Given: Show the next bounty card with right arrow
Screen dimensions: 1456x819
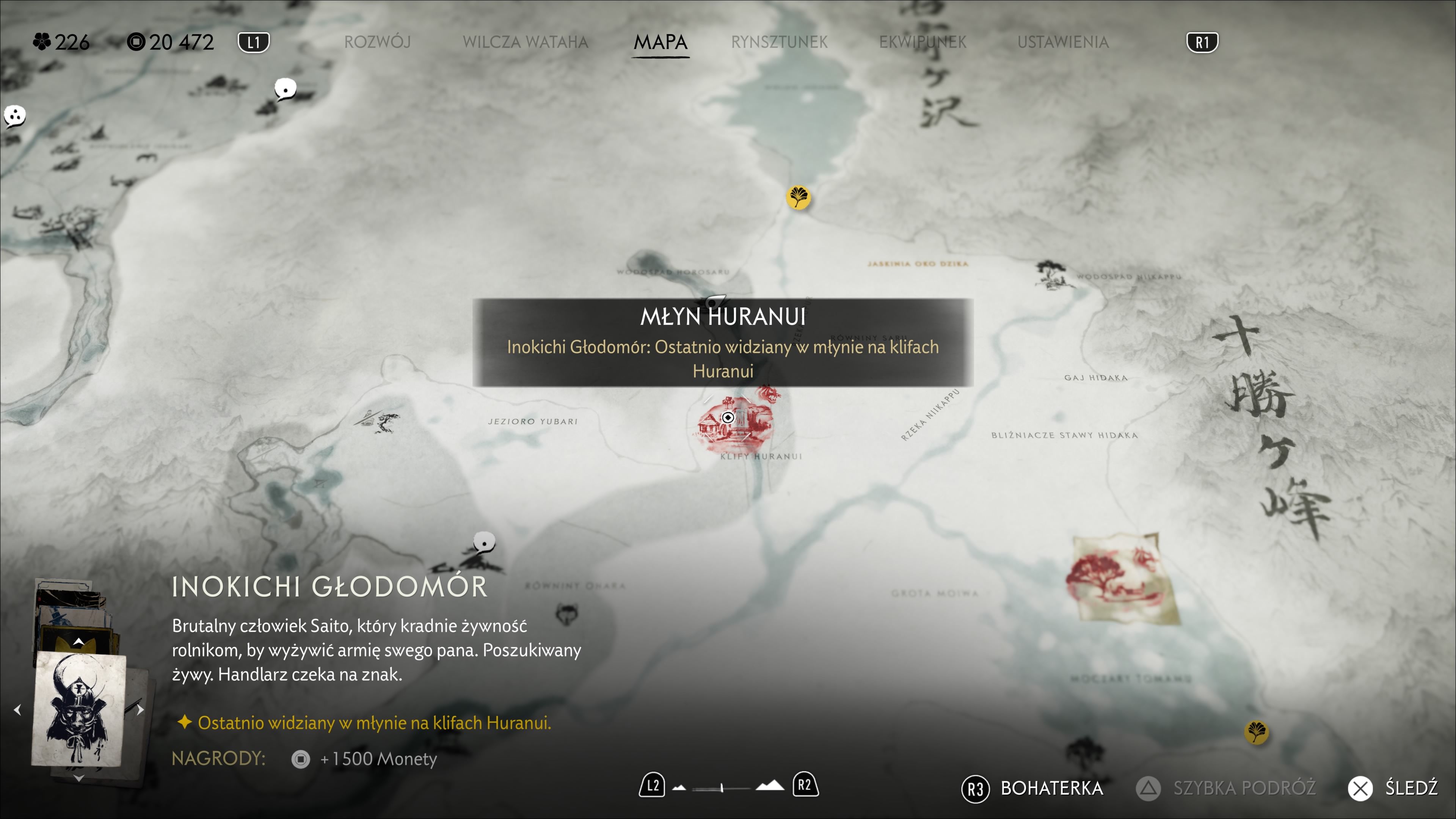Looking at the screenshot, I should 140,709.
